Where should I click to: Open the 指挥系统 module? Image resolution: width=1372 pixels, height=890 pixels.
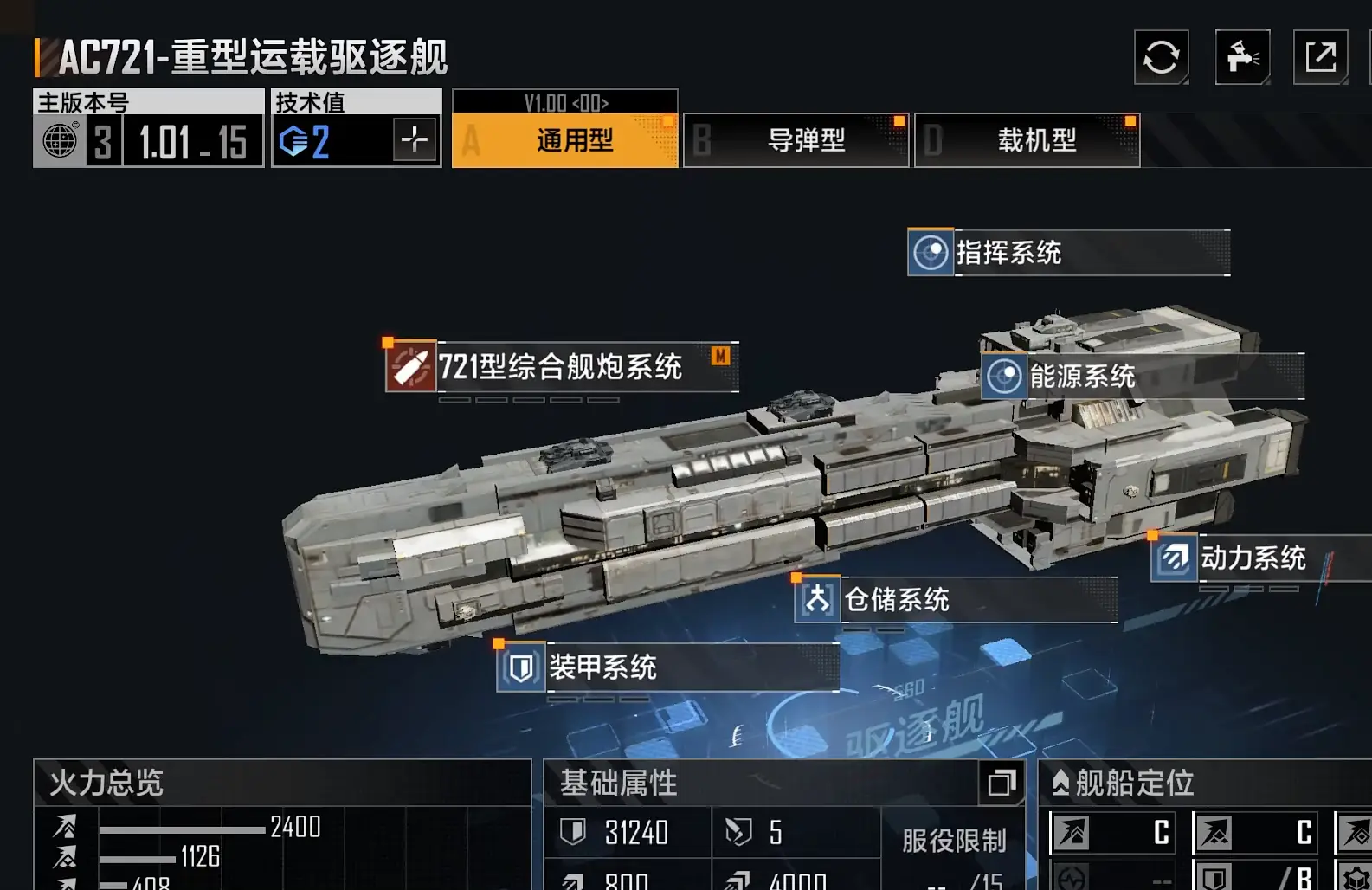pos(1068,253)
